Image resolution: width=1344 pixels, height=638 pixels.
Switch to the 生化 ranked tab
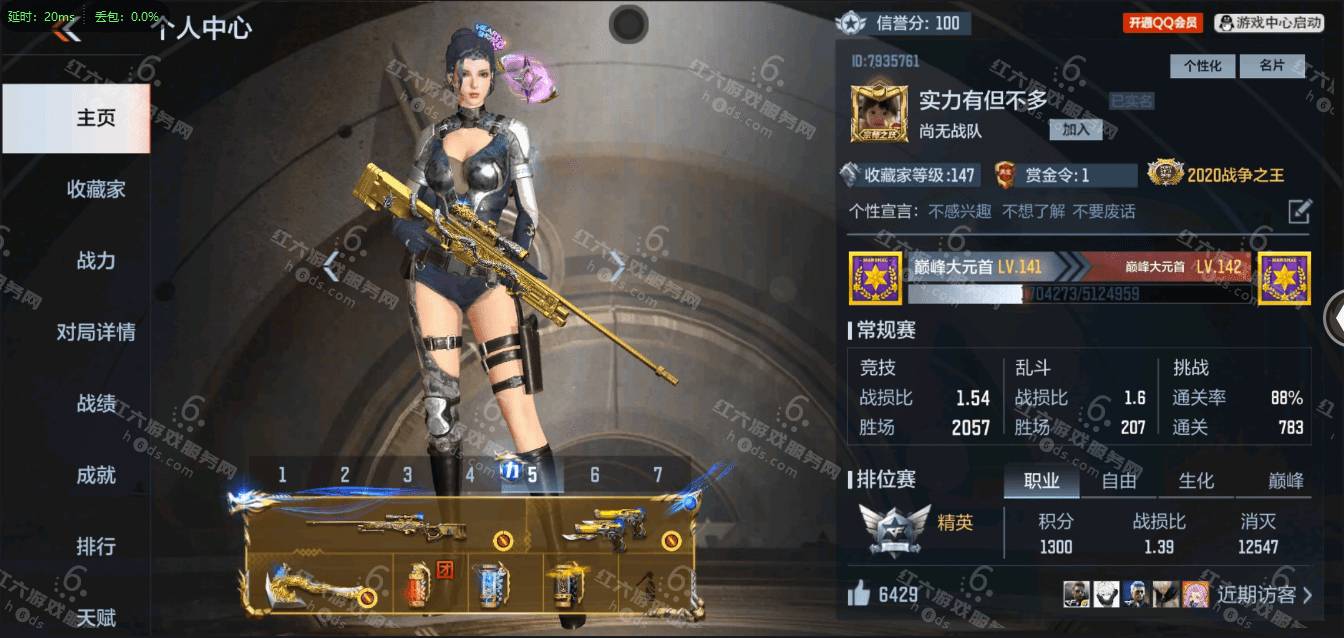point(1196,481)
